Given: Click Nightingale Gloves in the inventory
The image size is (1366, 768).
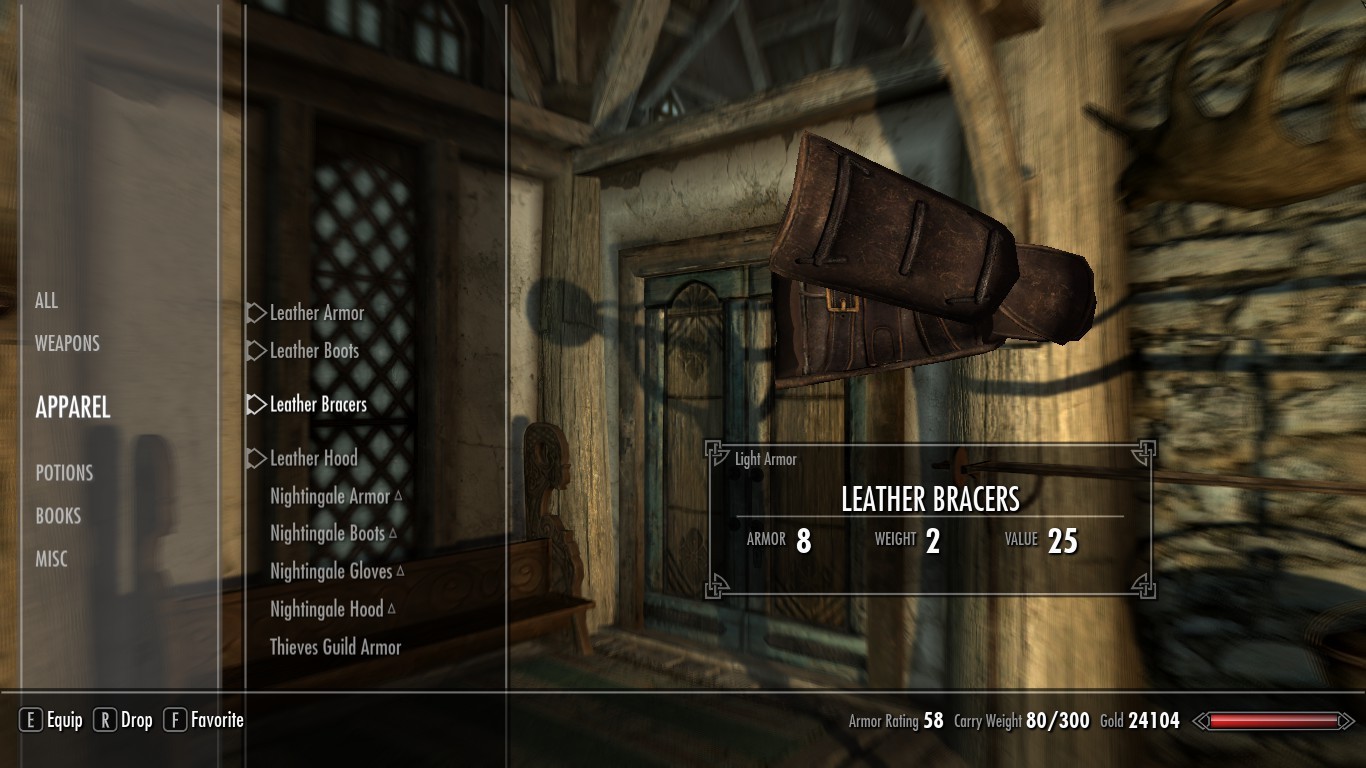Looking at the screenshot, I should (x=331, y=572).
